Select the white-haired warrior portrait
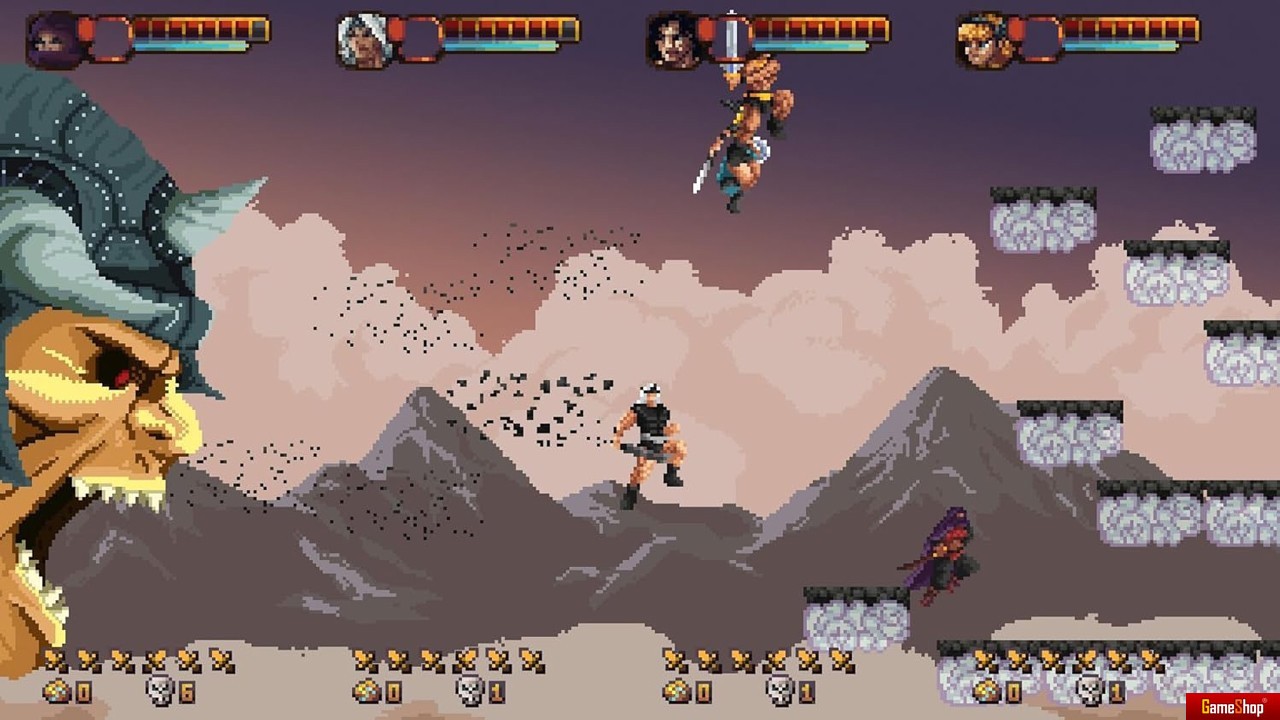 tap(363, 41)
